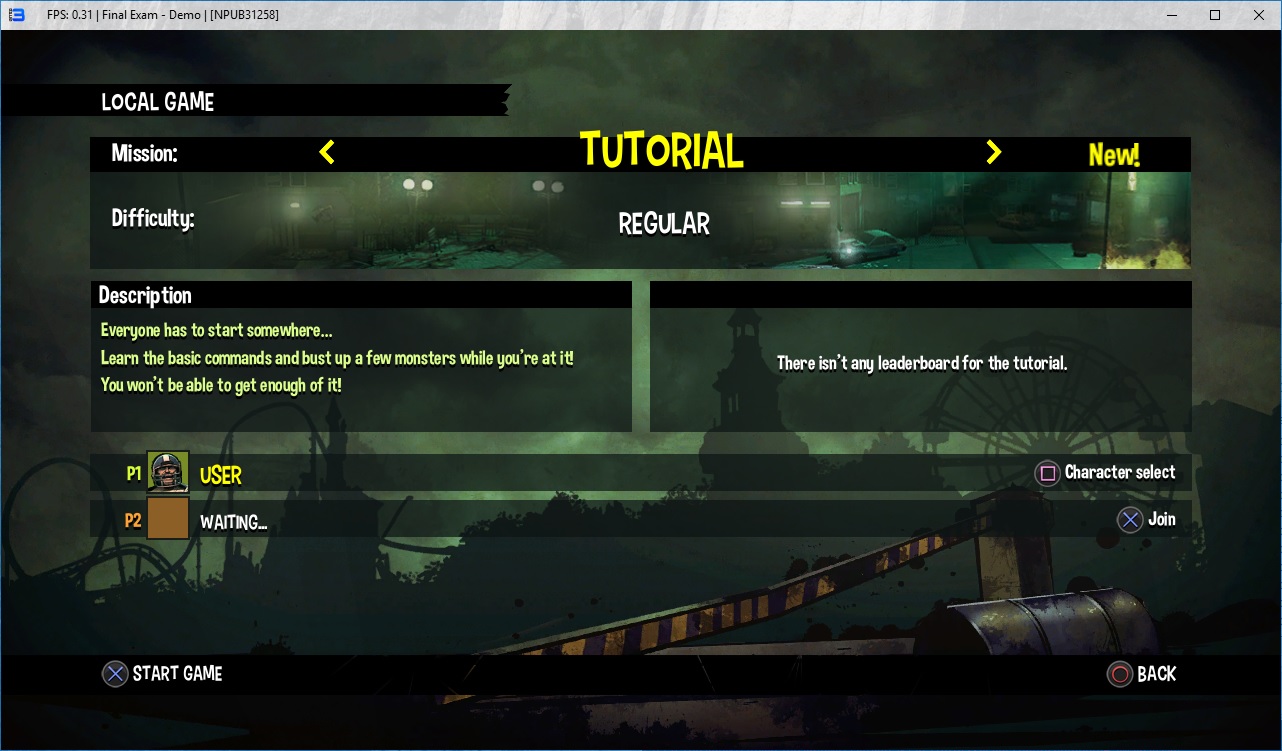Start the game
The width and height of the screenshot is (1282, 751).
point(163,674)
